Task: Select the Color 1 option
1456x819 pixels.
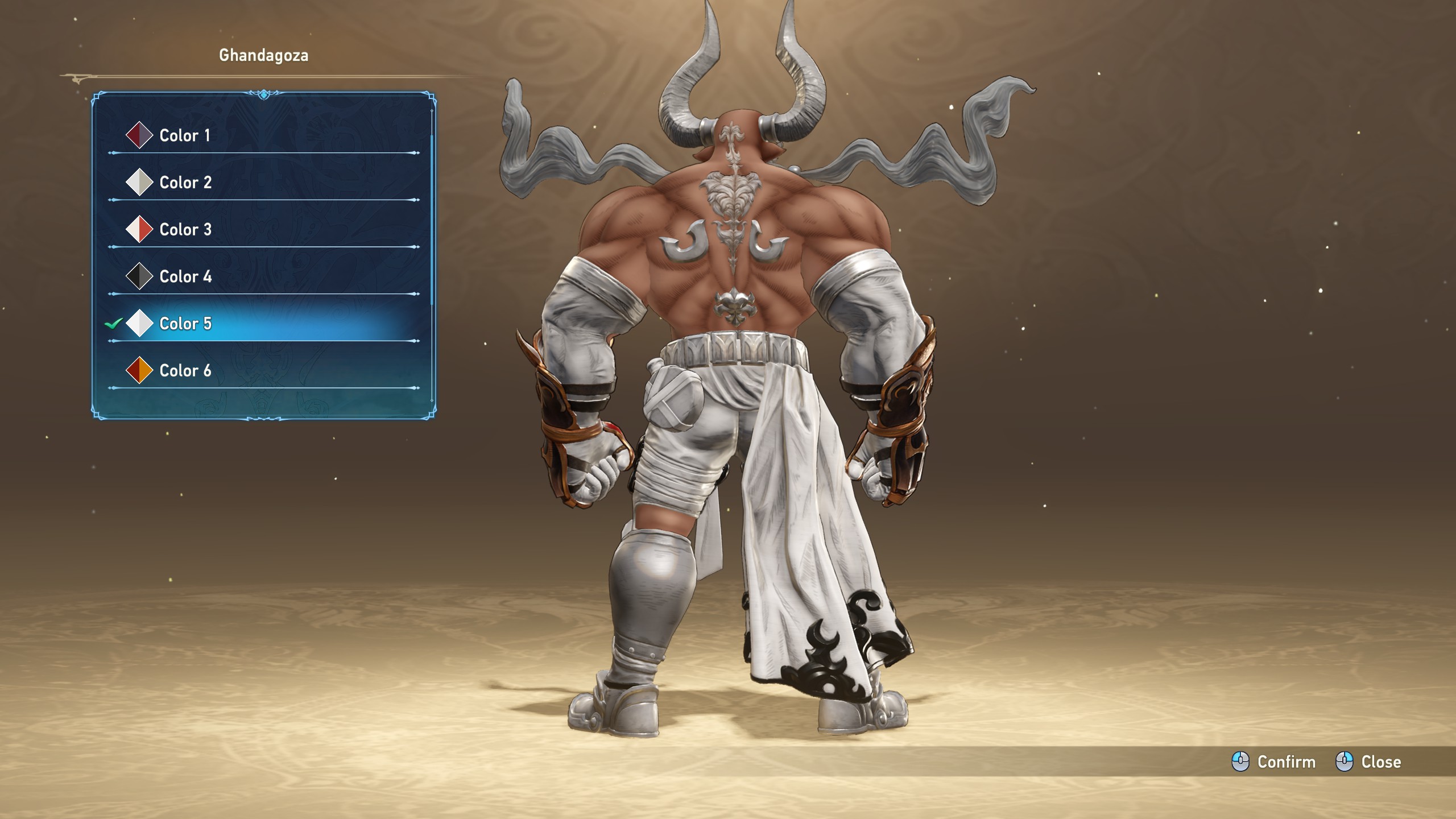Action: coord(185,135)
